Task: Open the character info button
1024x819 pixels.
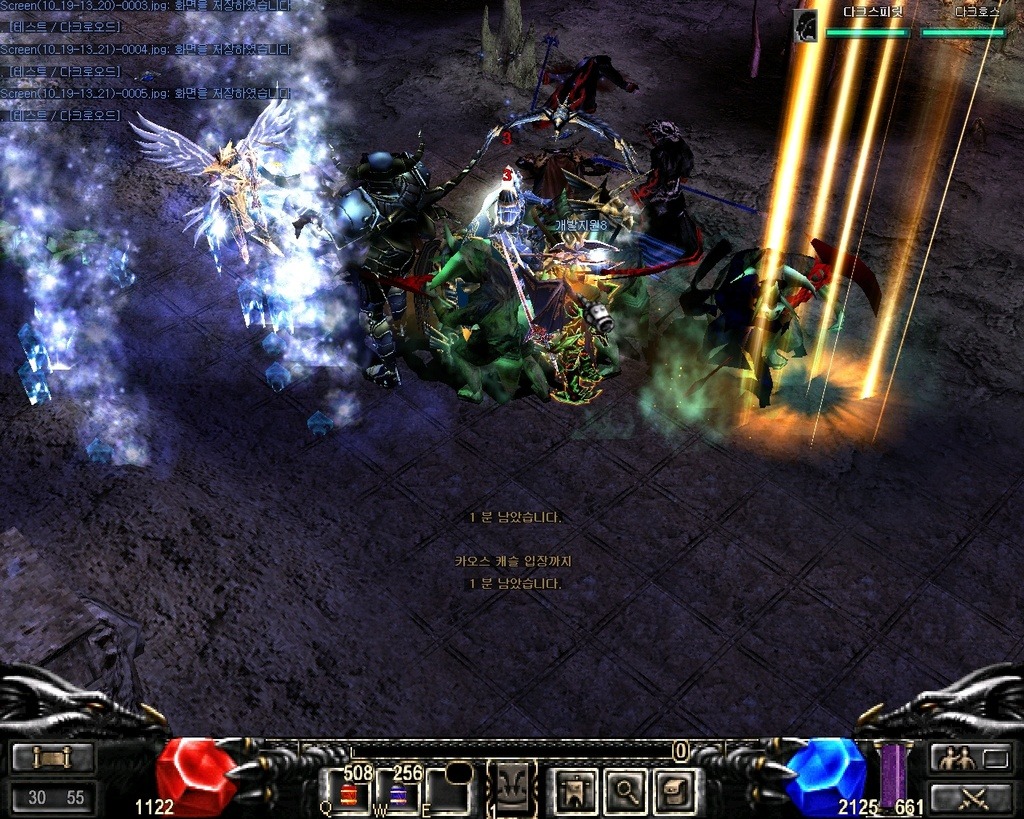Action: (x=577, y=792)
